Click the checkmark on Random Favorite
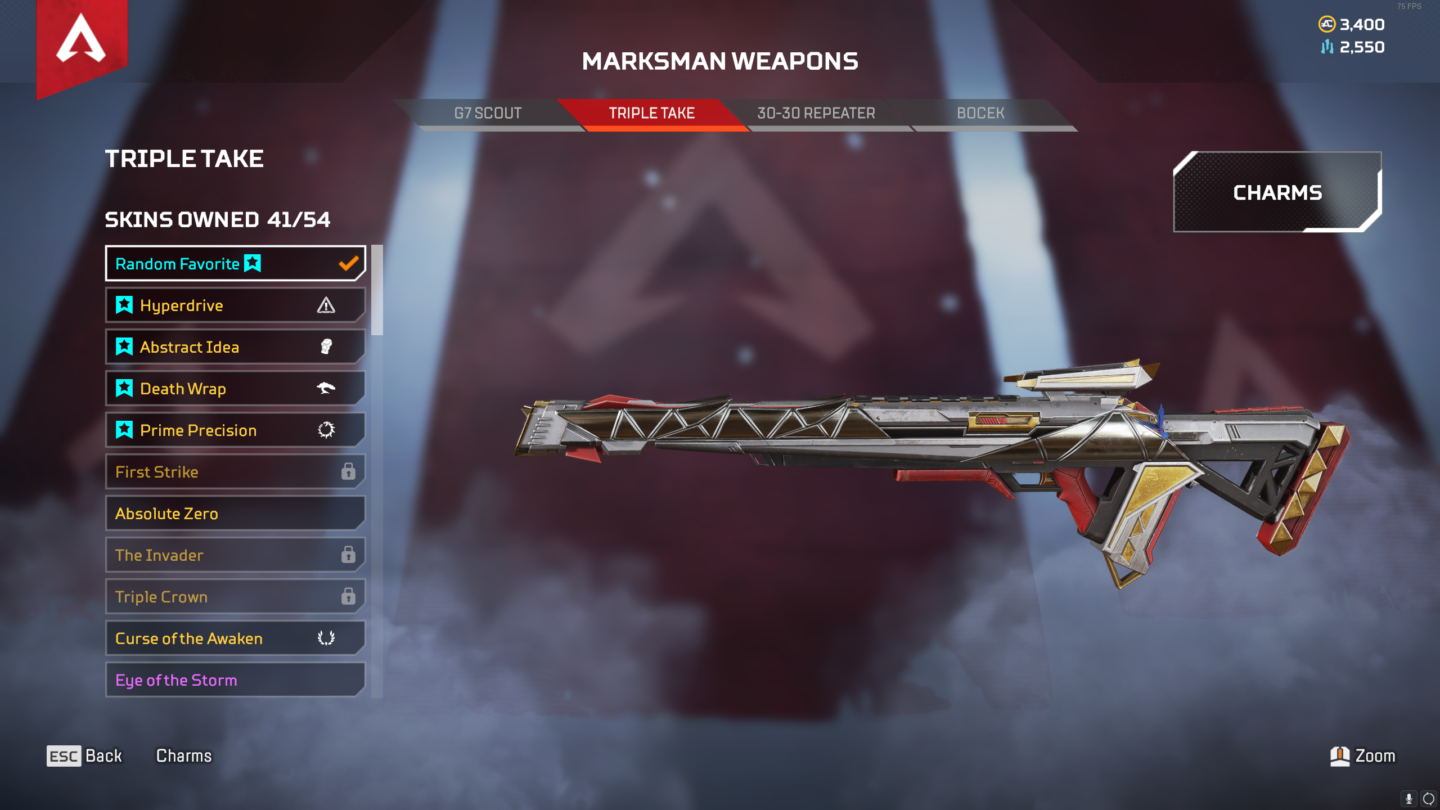The width and height of the screenshot is (1440, 810). click(x=348, y=263)
